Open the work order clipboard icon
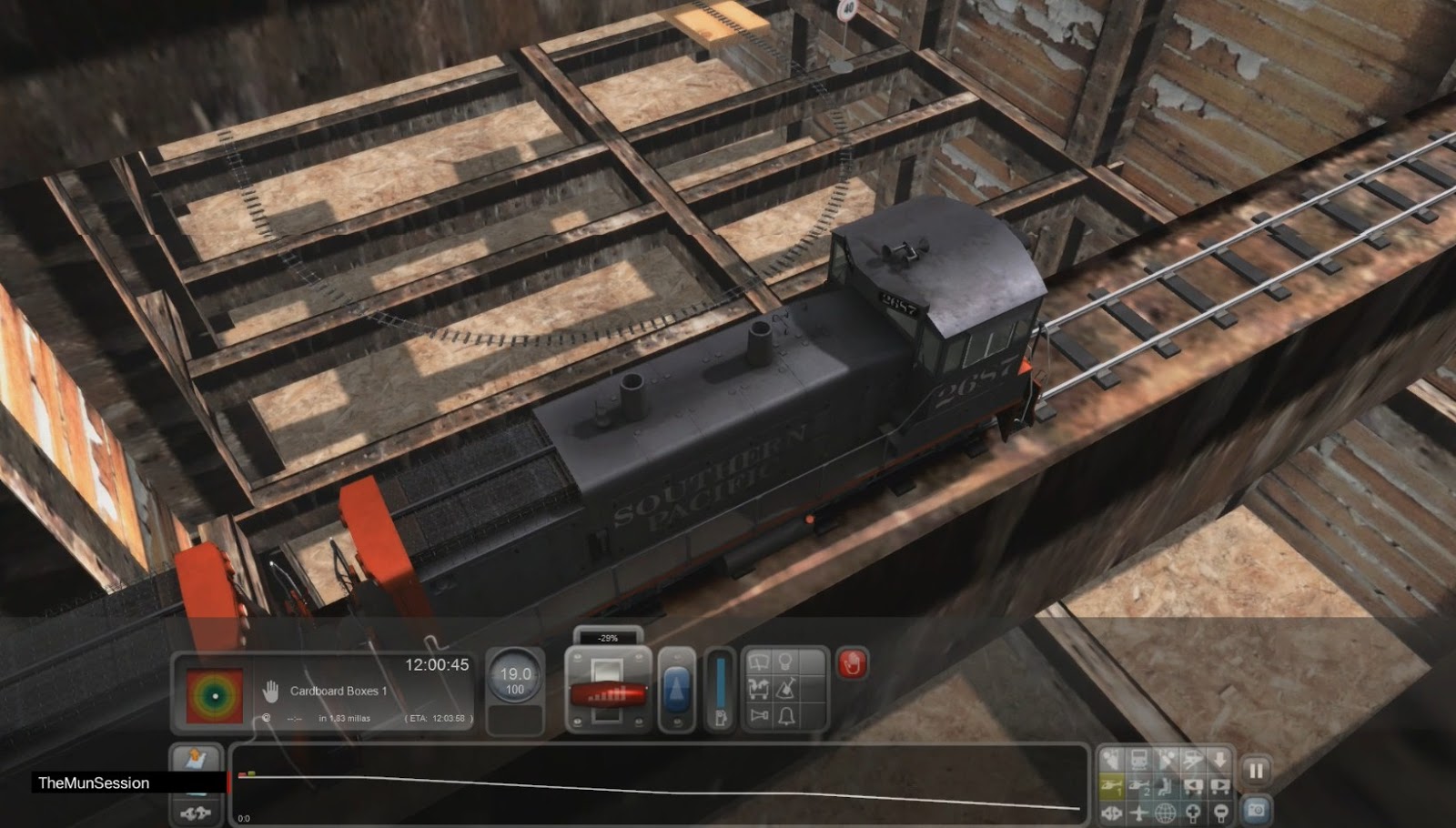The width and height of the screenshot is (1456, 828). (x=197, y=757)
